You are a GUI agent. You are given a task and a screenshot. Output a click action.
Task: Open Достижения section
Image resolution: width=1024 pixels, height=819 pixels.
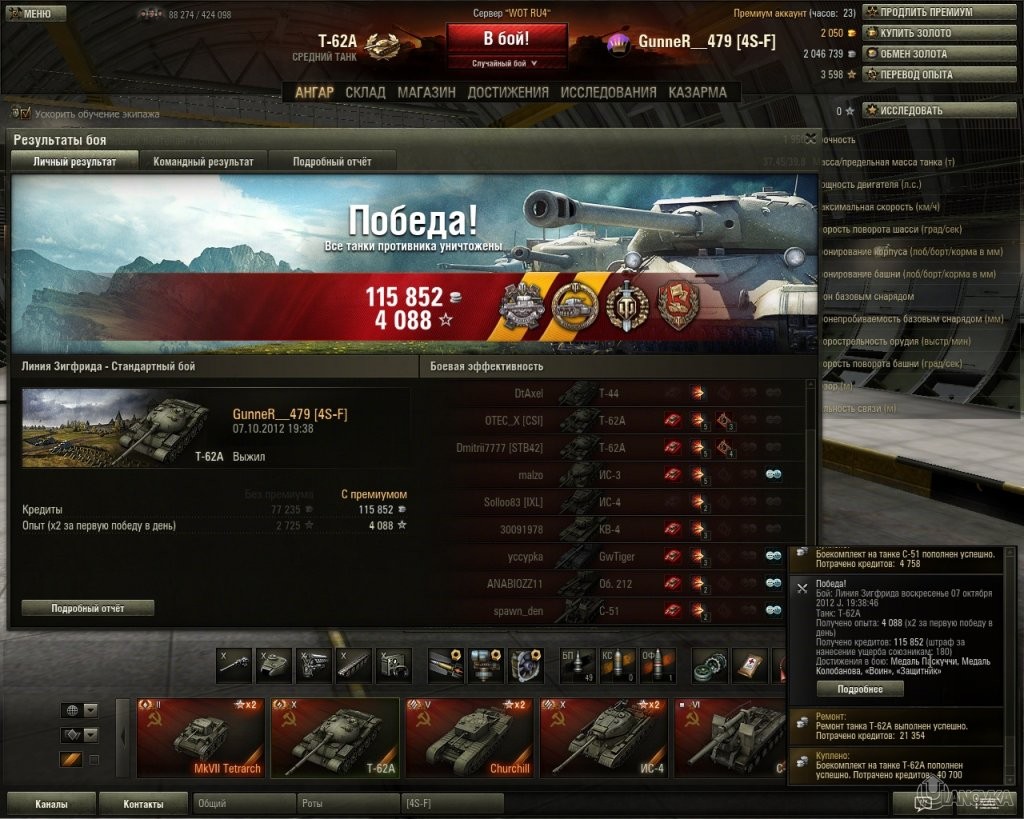click(x=508, y=92)
